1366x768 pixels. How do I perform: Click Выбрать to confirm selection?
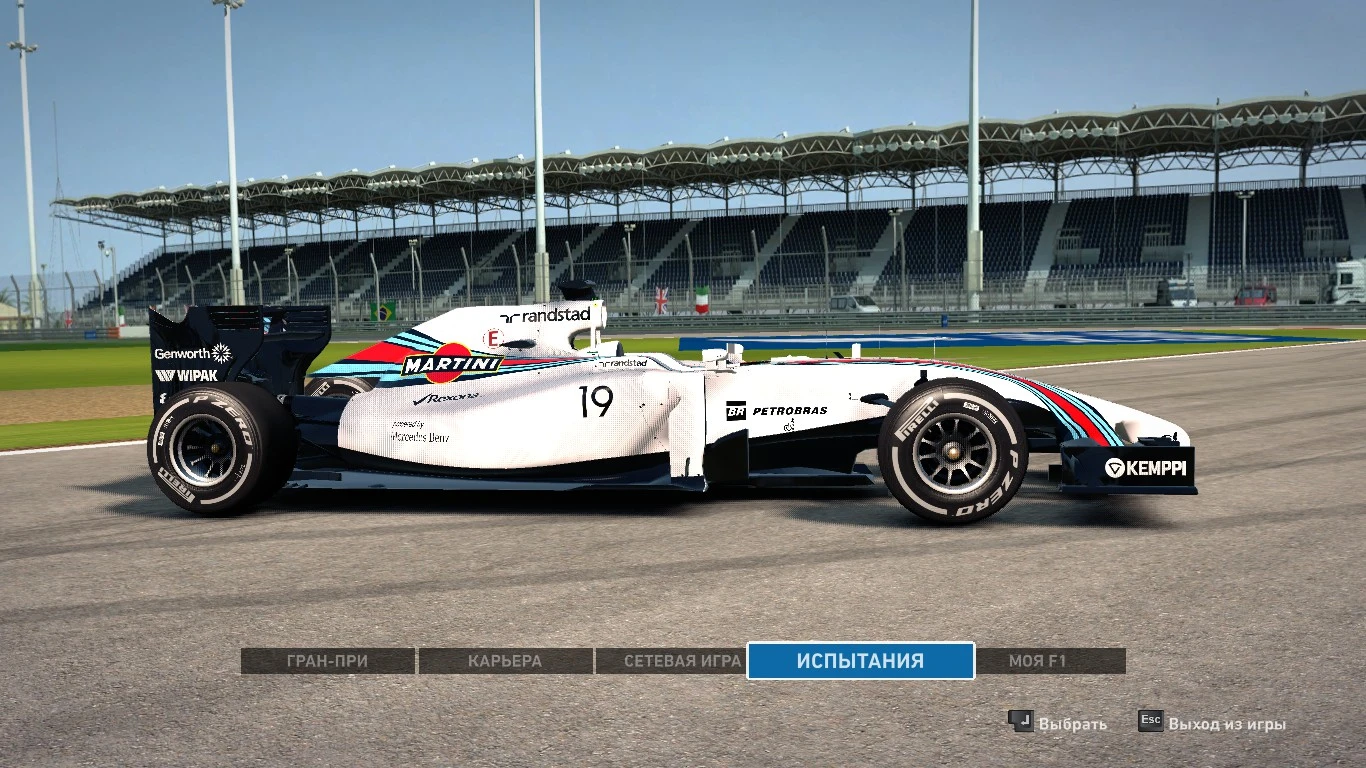(x=1072, y=722)
